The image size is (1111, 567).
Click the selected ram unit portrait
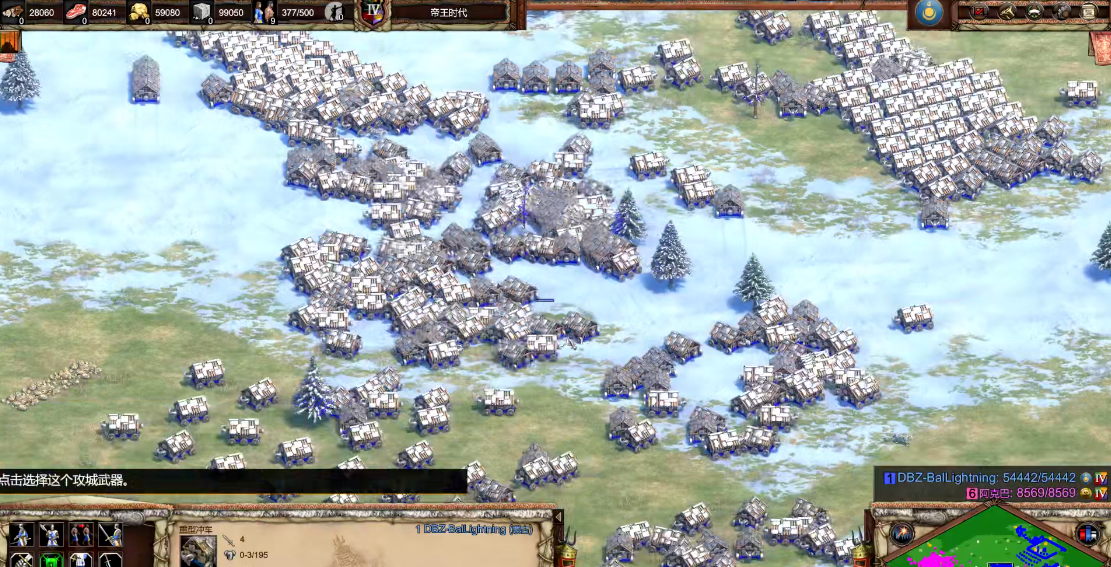tap(197, 550)
